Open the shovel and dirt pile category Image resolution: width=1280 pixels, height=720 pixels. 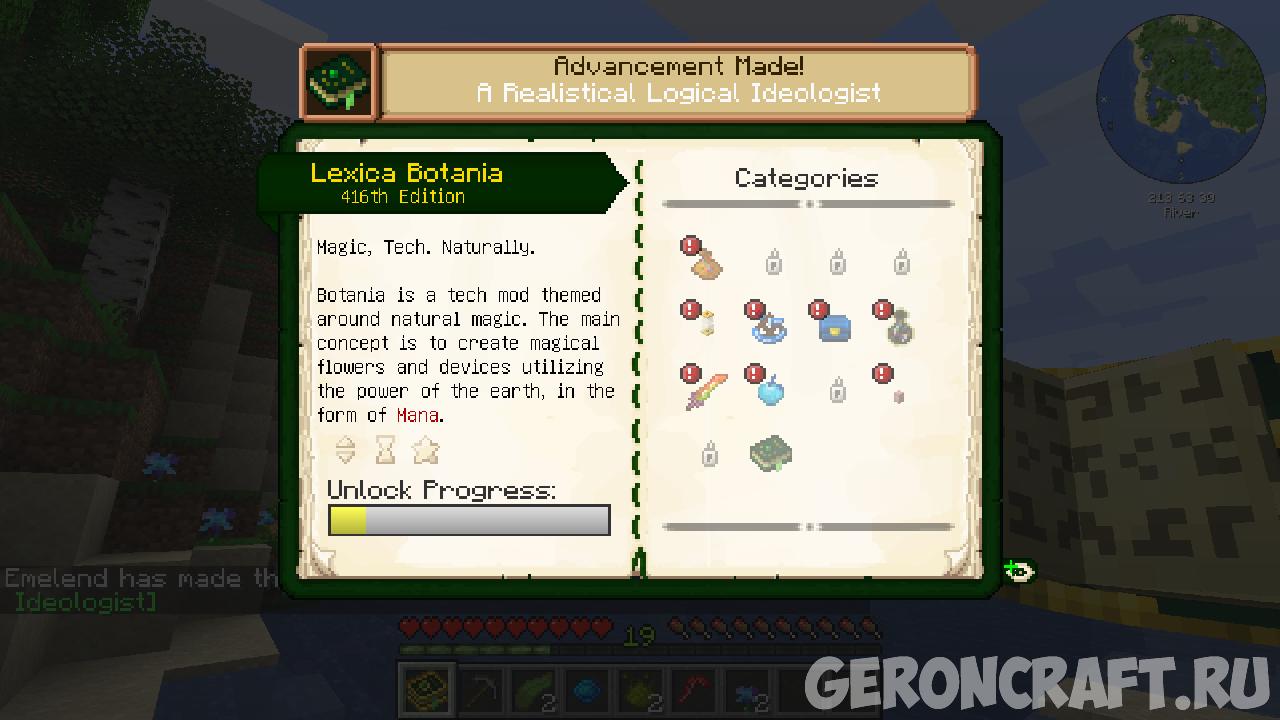706,262
